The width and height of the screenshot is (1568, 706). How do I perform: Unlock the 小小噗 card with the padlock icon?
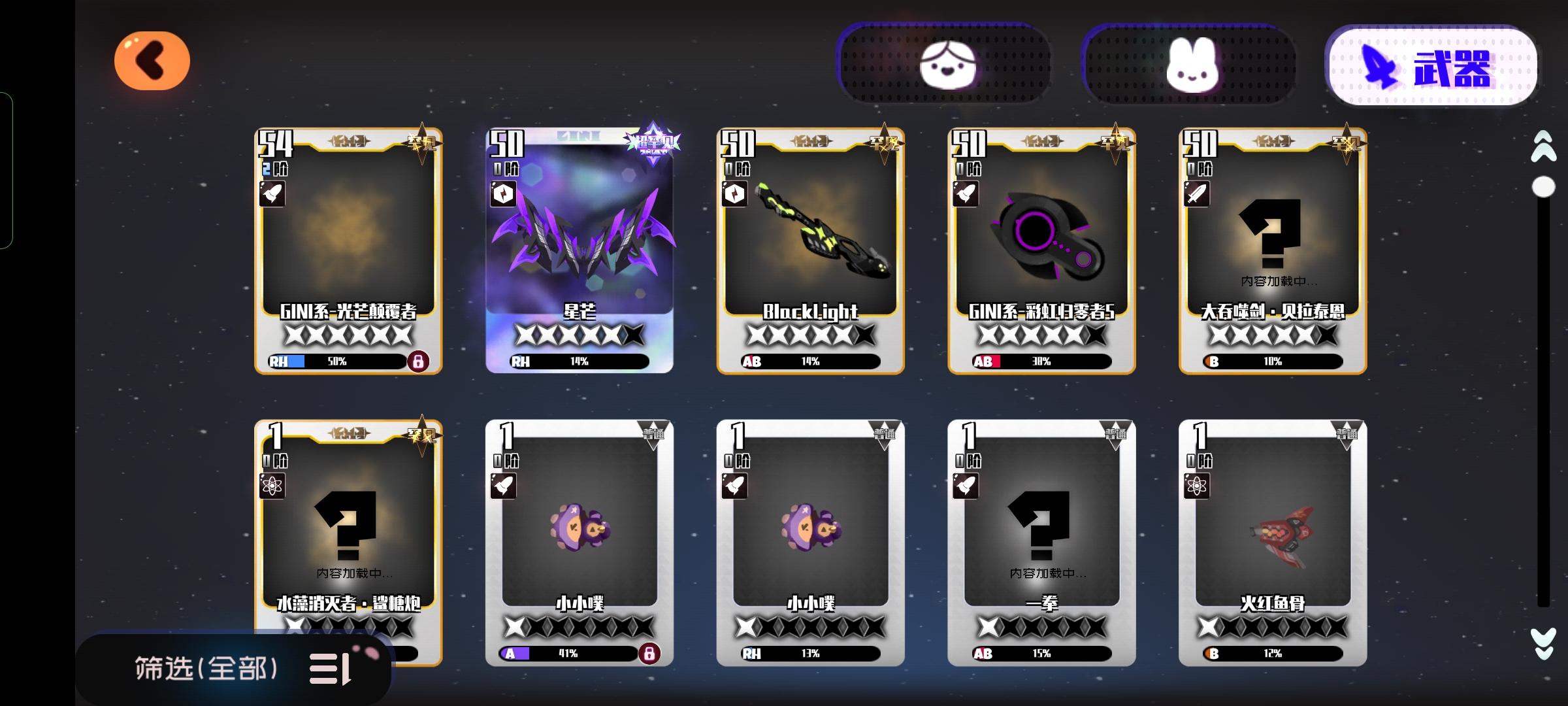(x=651, y=652)
